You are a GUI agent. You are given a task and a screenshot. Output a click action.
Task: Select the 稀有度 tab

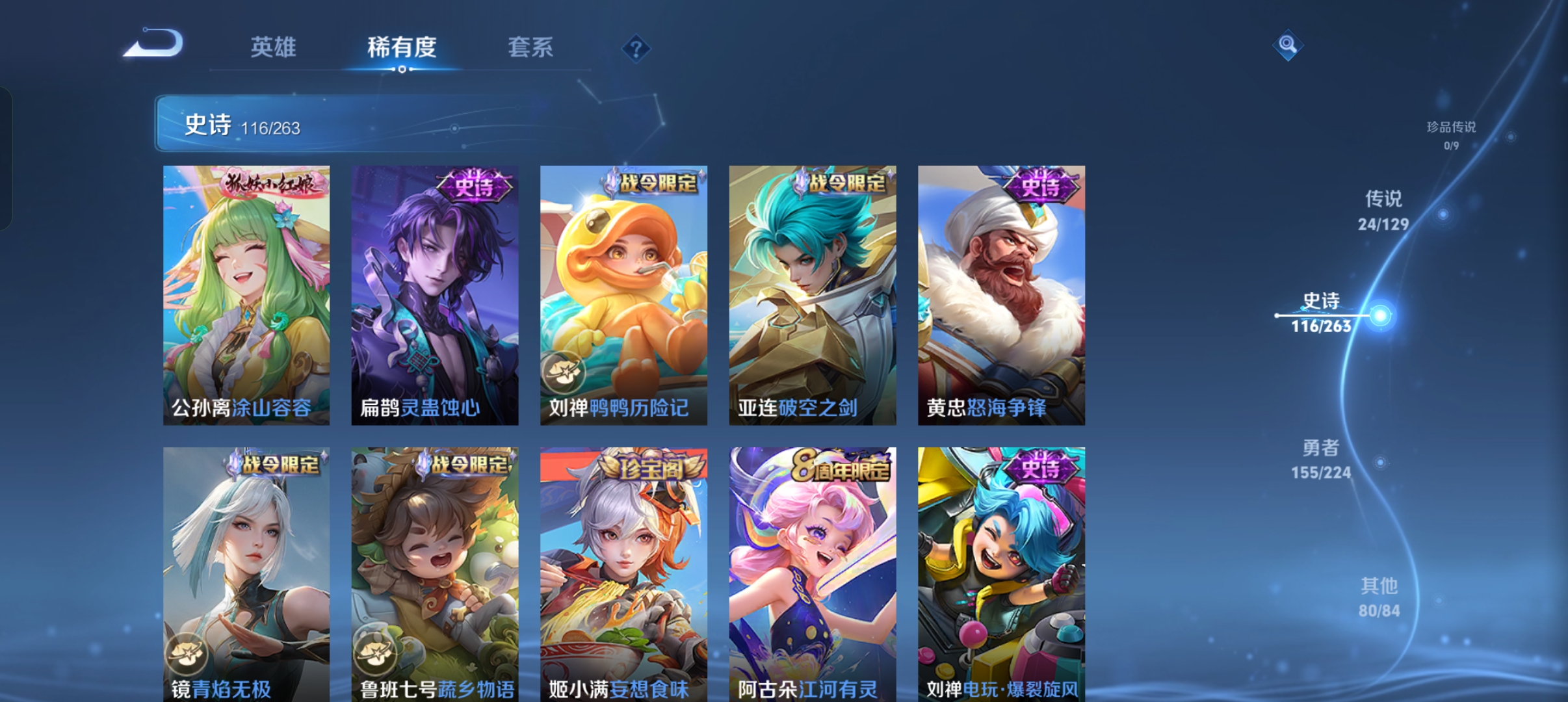tap(401, 47)
